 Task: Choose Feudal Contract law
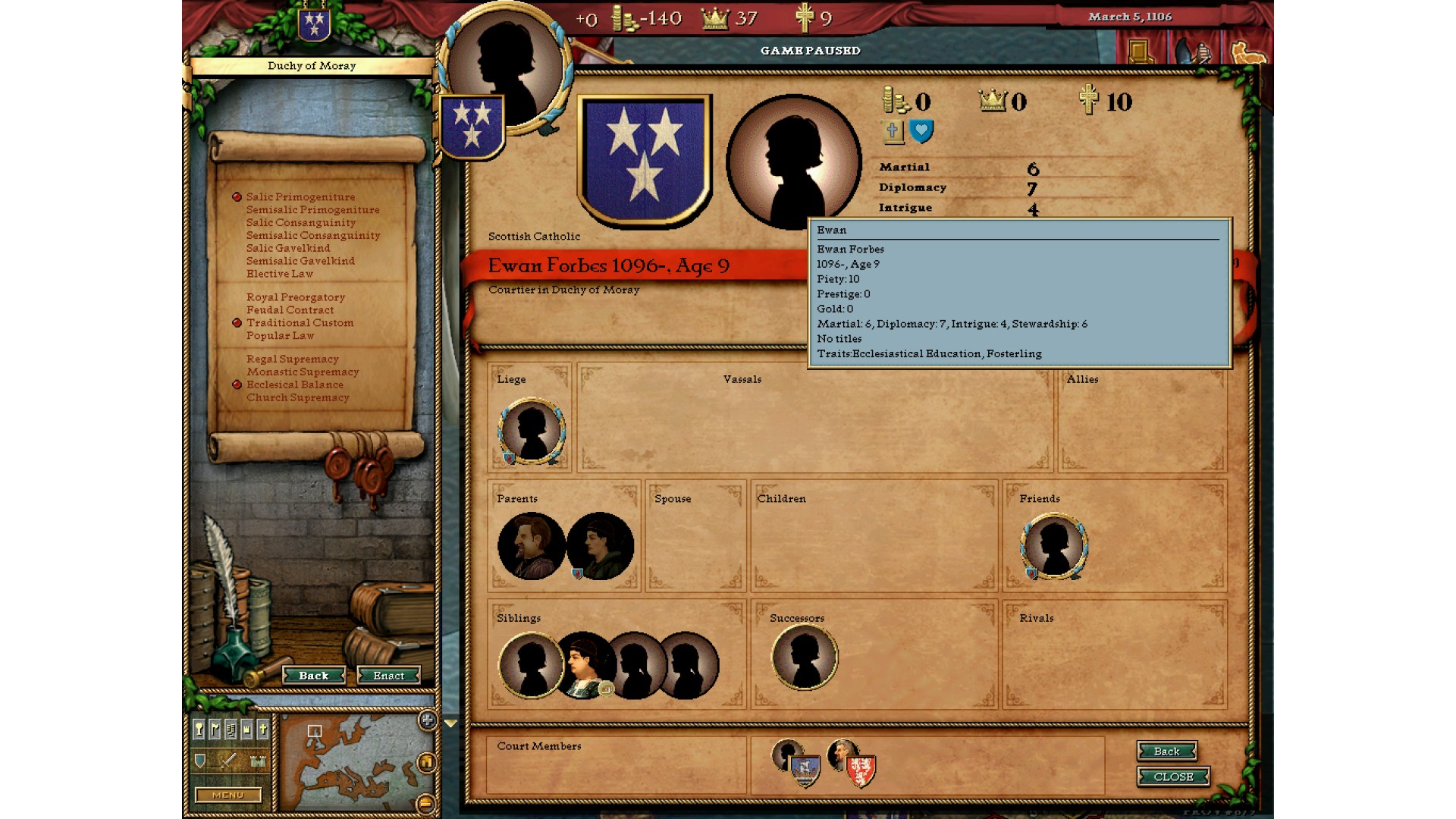click(x=290, y=310)
